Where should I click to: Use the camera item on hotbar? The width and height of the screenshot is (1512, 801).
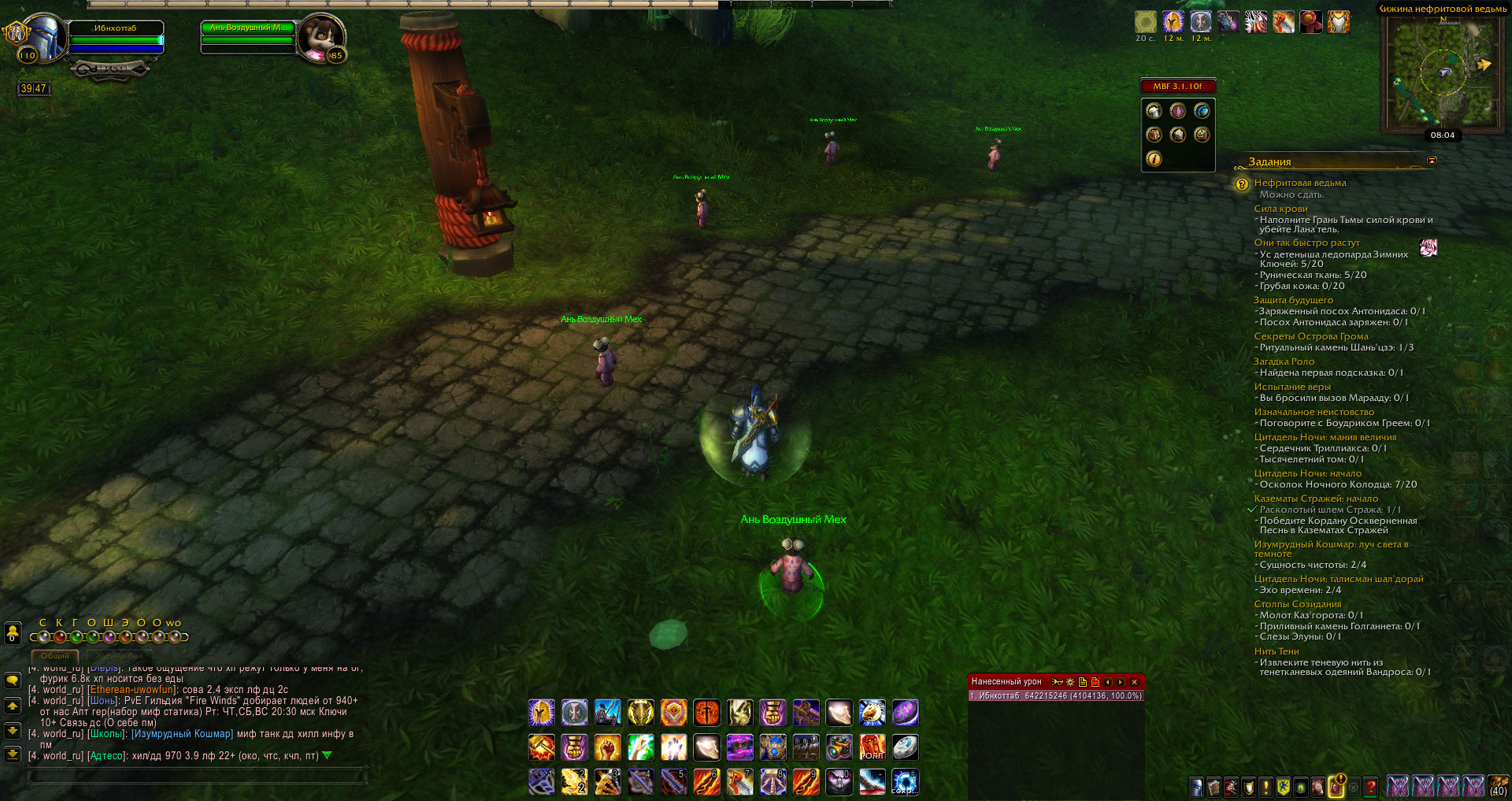click(x=839, y=747)
